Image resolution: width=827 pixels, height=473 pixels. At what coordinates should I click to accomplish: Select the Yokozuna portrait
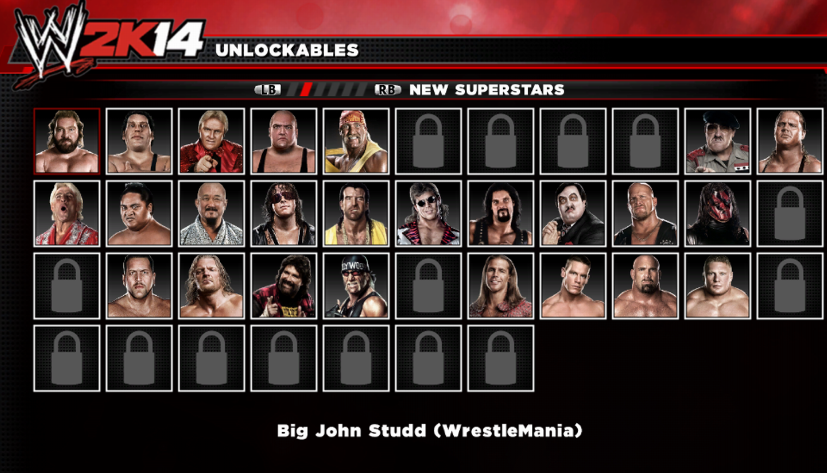coord(139,213)
